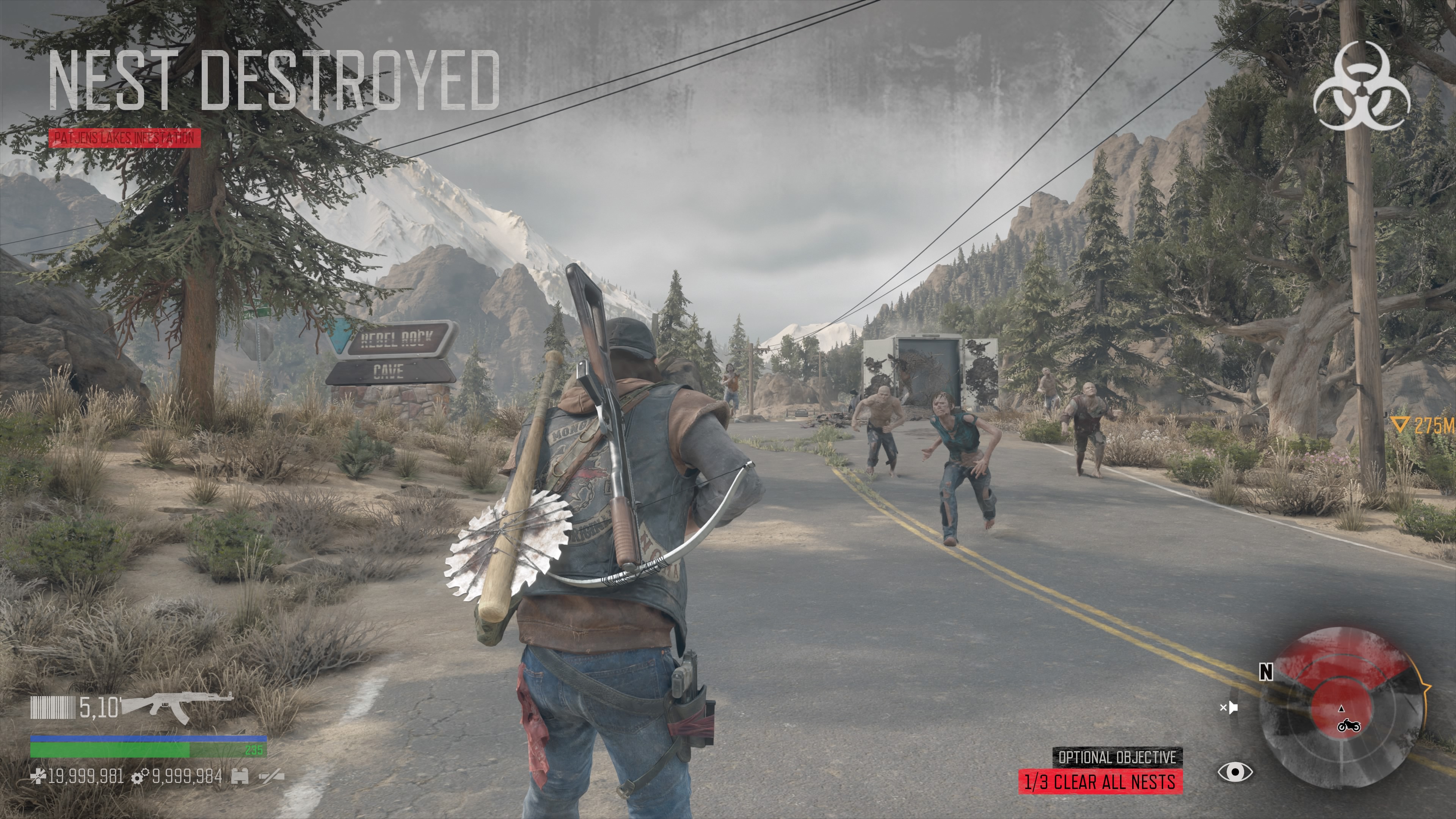Click the motorcycle marker on the minimap

(1349, 725)
